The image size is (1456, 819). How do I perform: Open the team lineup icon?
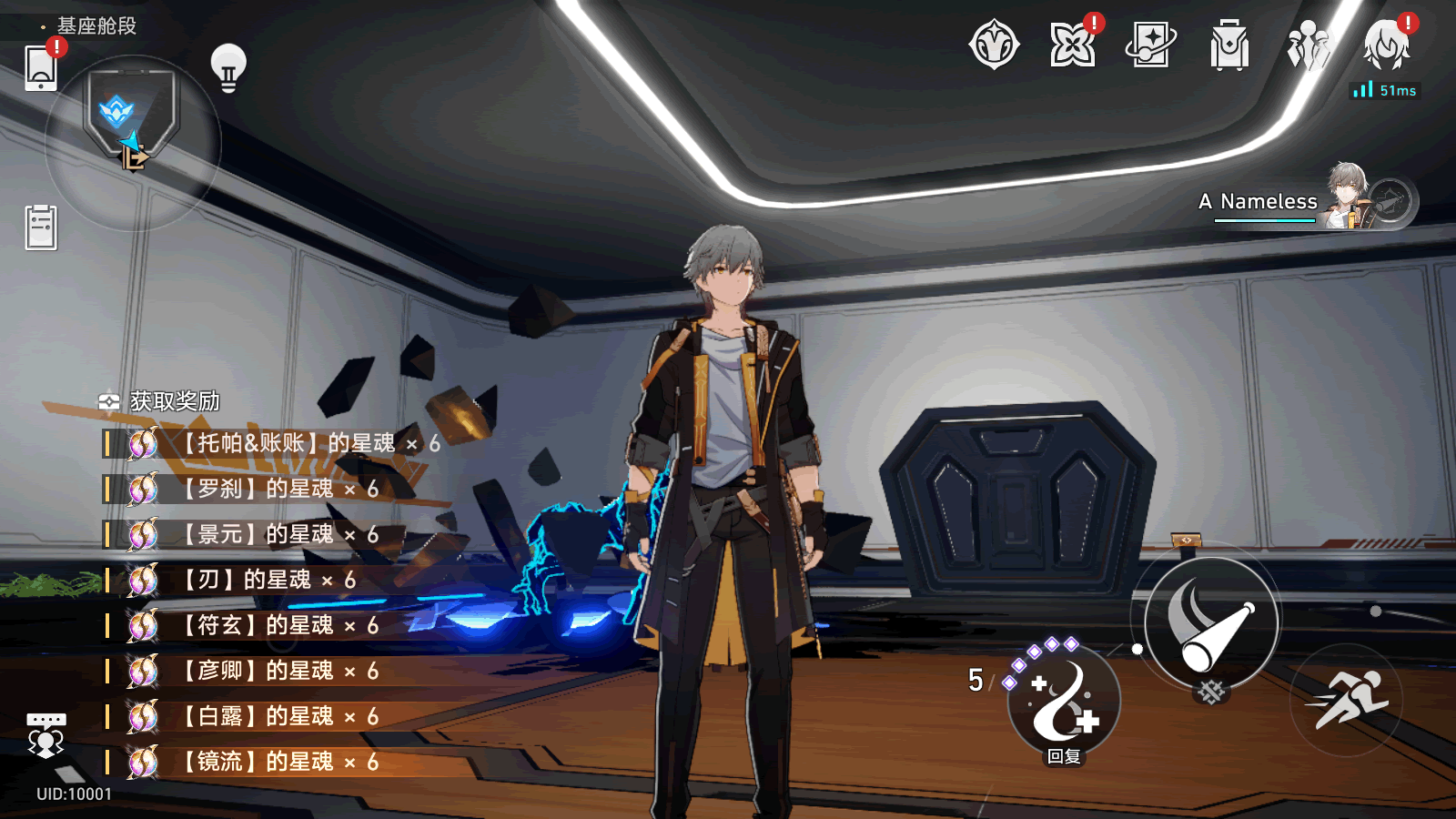(x=1308, y=45)
